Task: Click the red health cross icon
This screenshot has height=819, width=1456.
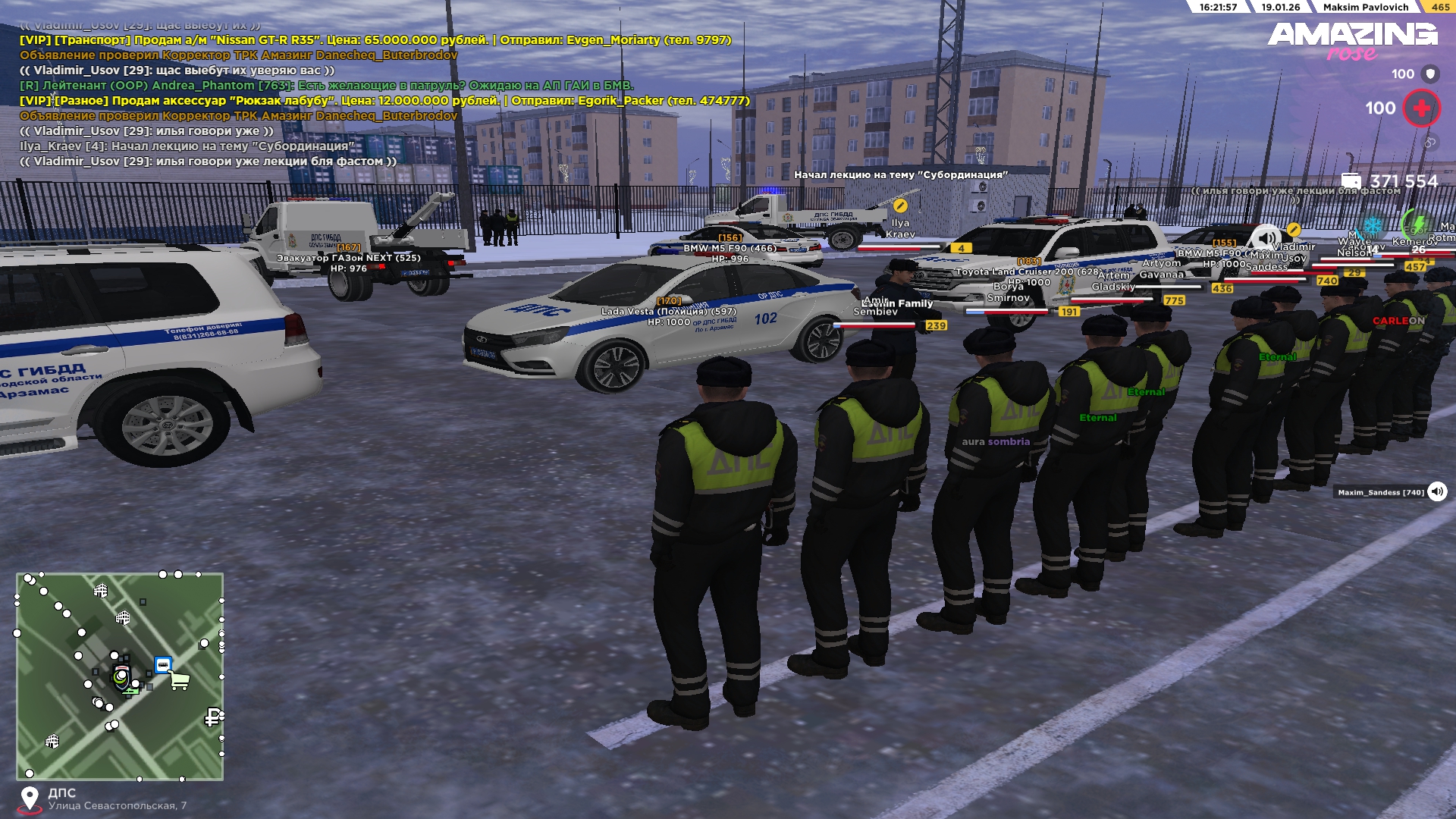Action: click(1421, 108)
